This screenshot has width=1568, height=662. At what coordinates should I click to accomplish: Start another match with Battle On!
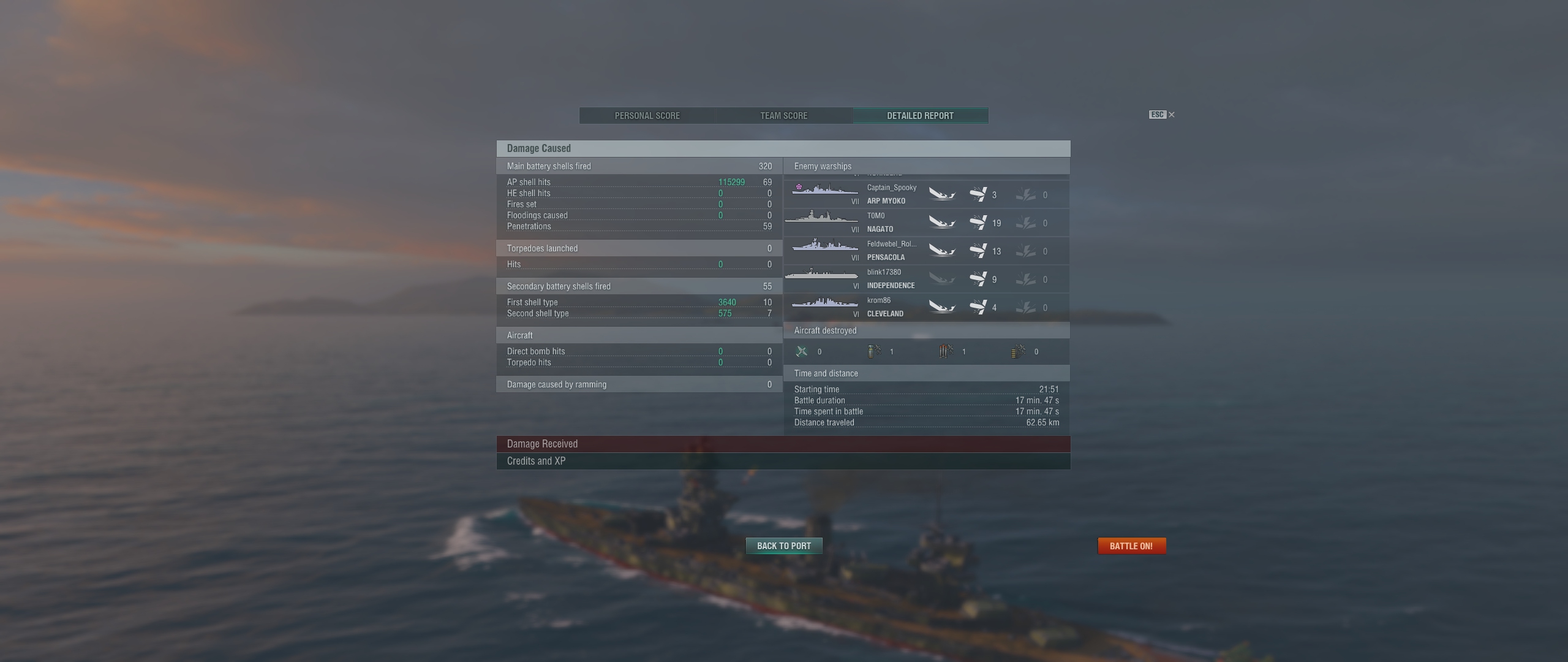pyautogui.click(x=1131, y=546)
